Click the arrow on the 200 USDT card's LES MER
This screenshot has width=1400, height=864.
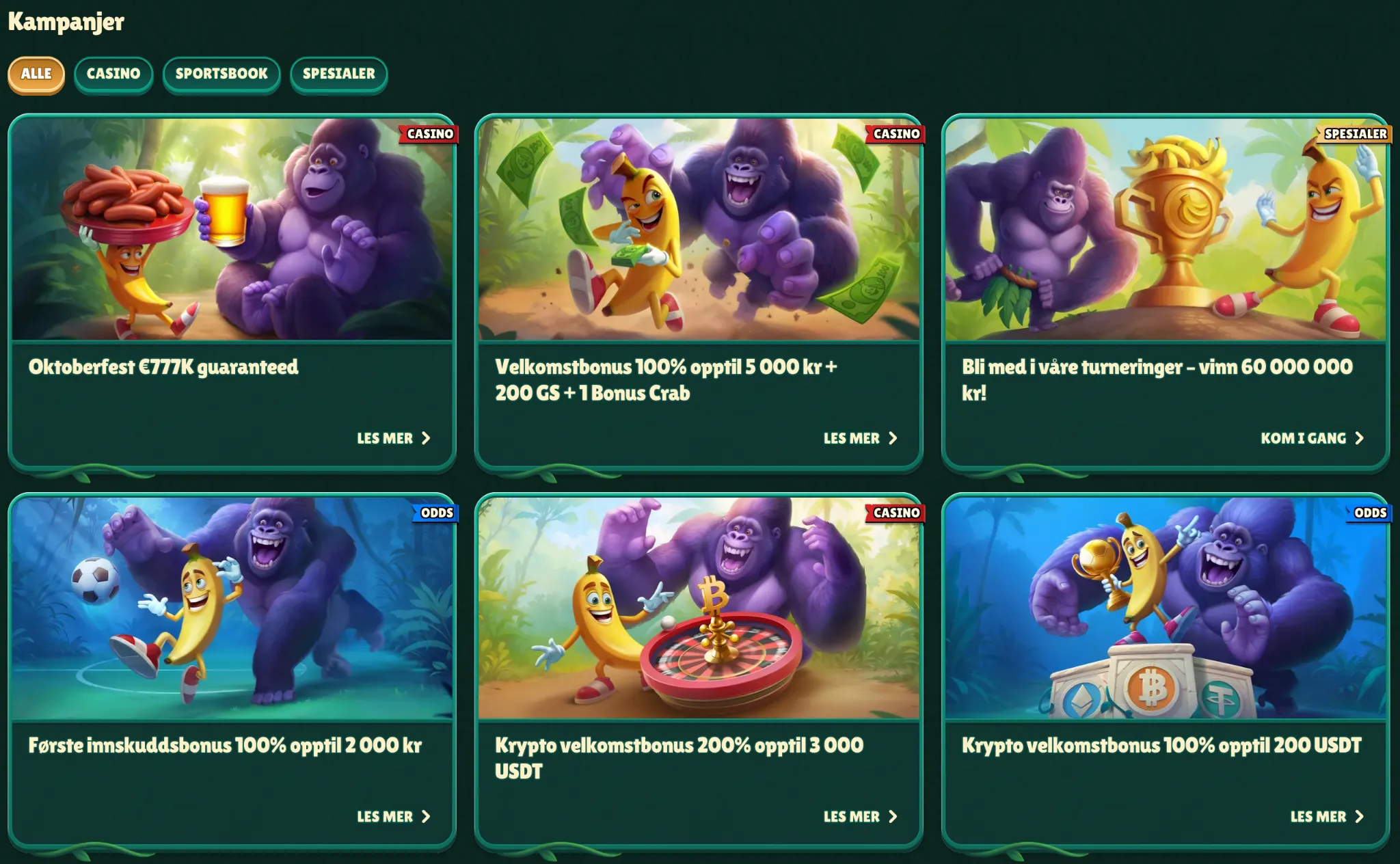(x=1362, y=816)
